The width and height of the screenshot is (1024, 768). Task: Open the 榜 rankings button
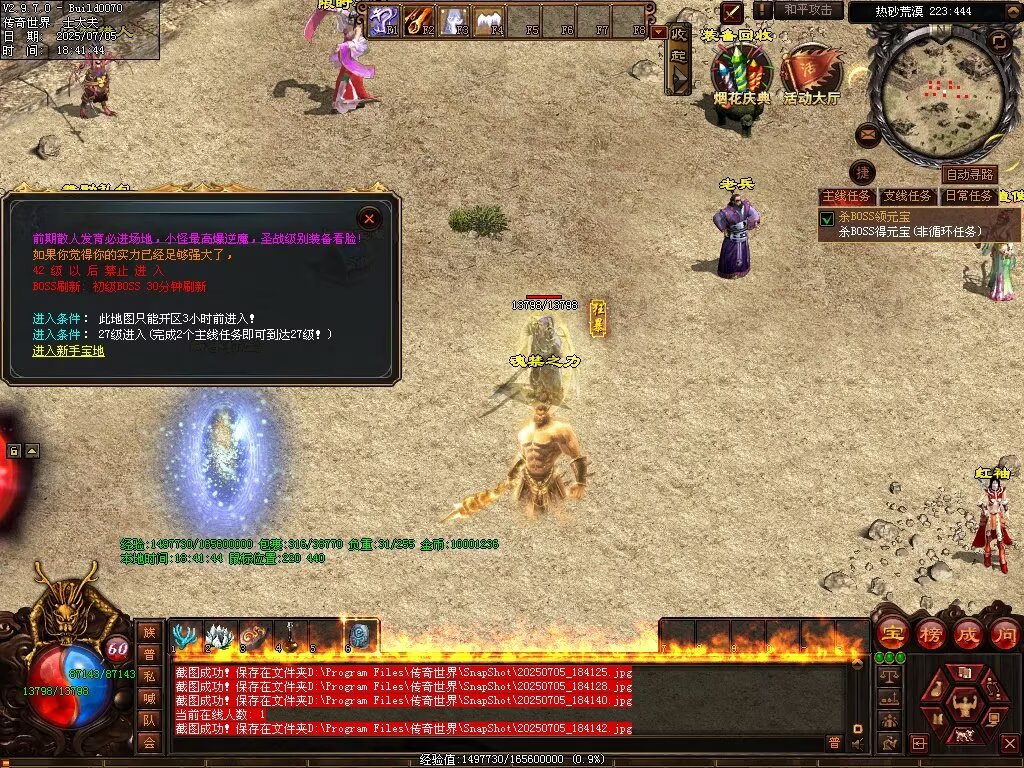[x=929, y=634]
